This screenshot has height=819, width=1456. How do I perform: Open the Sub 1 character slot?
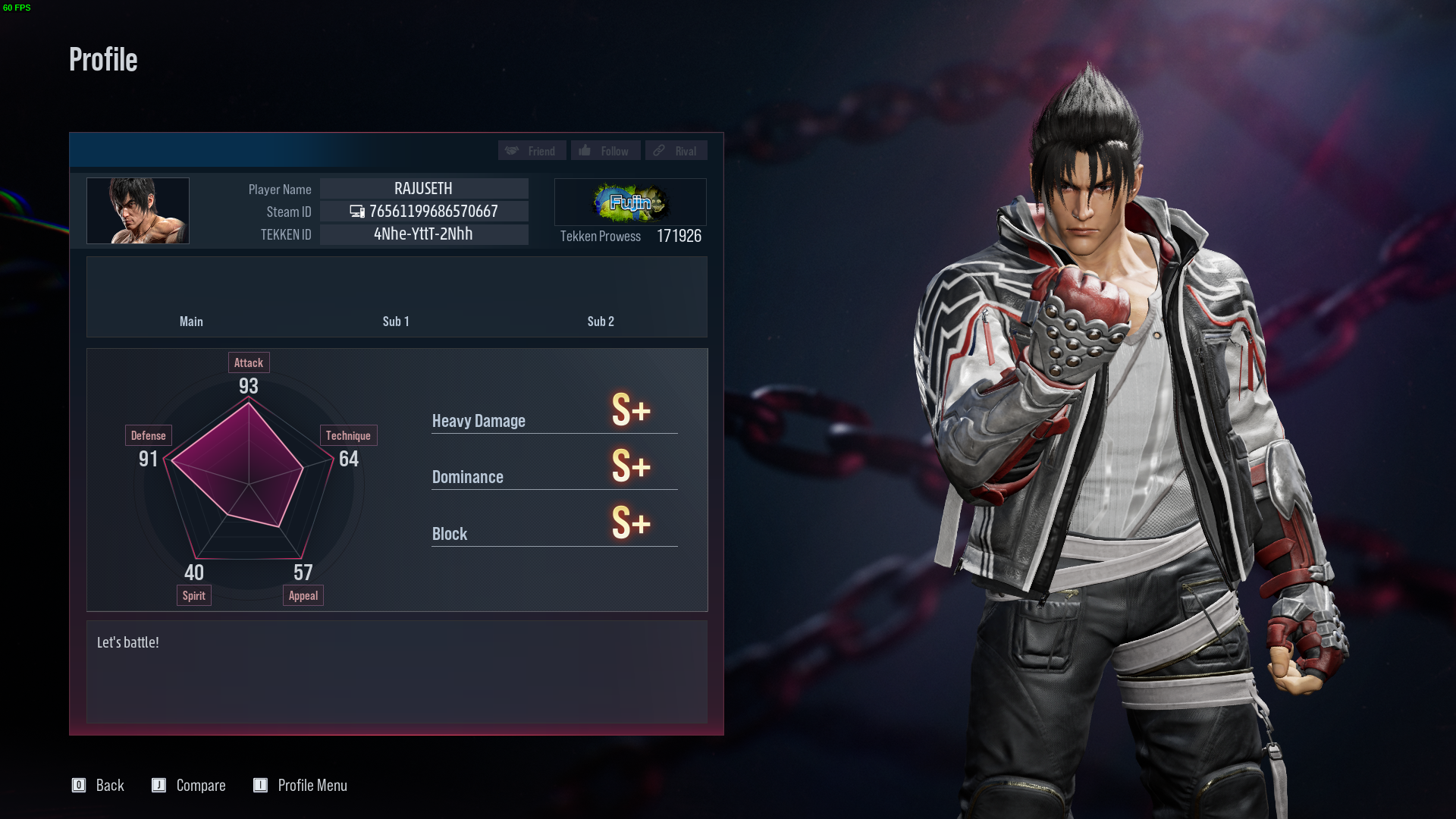click(396, 322)
